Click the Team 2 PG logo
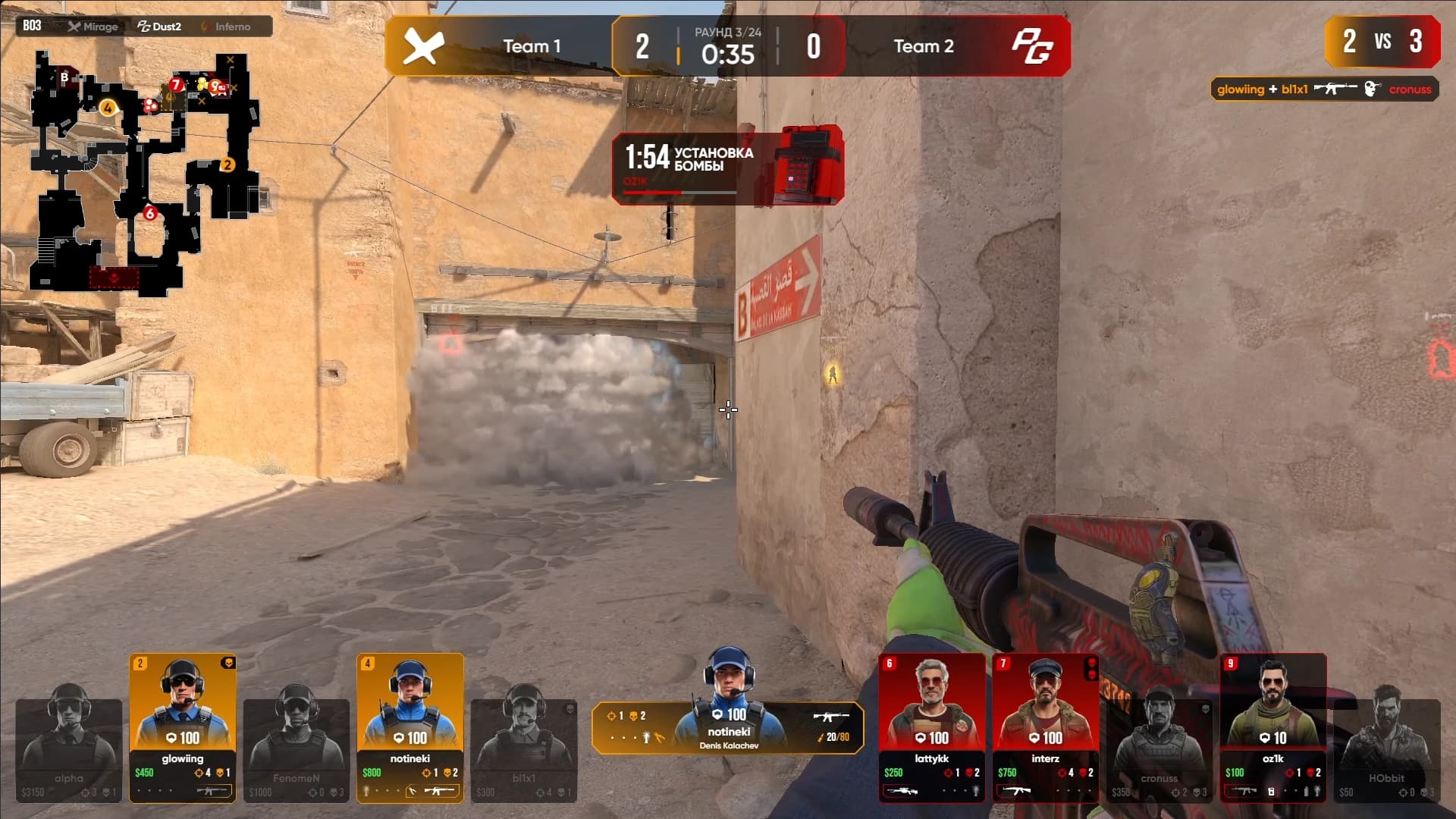The image size is (1456, 819). point(1032,47)
